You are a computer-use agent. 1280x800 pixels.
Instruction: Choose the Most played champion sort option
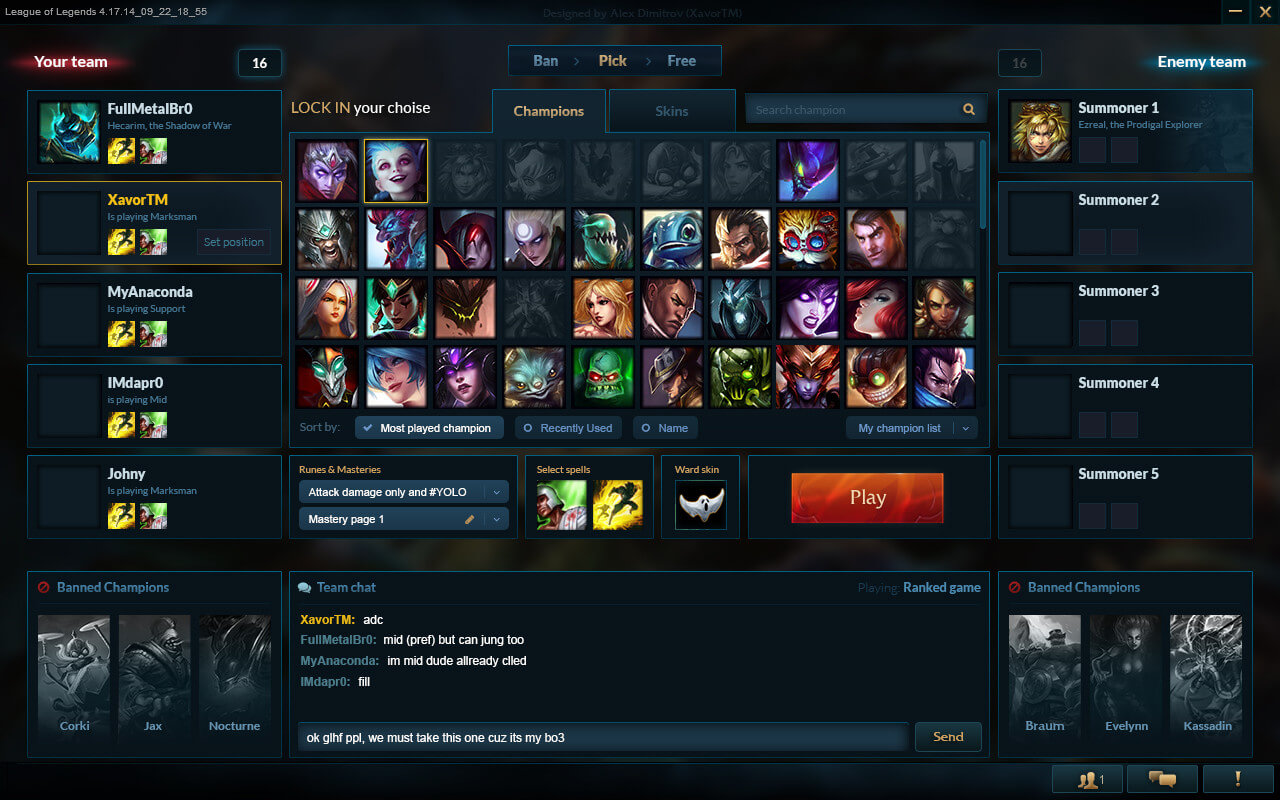(427, 428)
